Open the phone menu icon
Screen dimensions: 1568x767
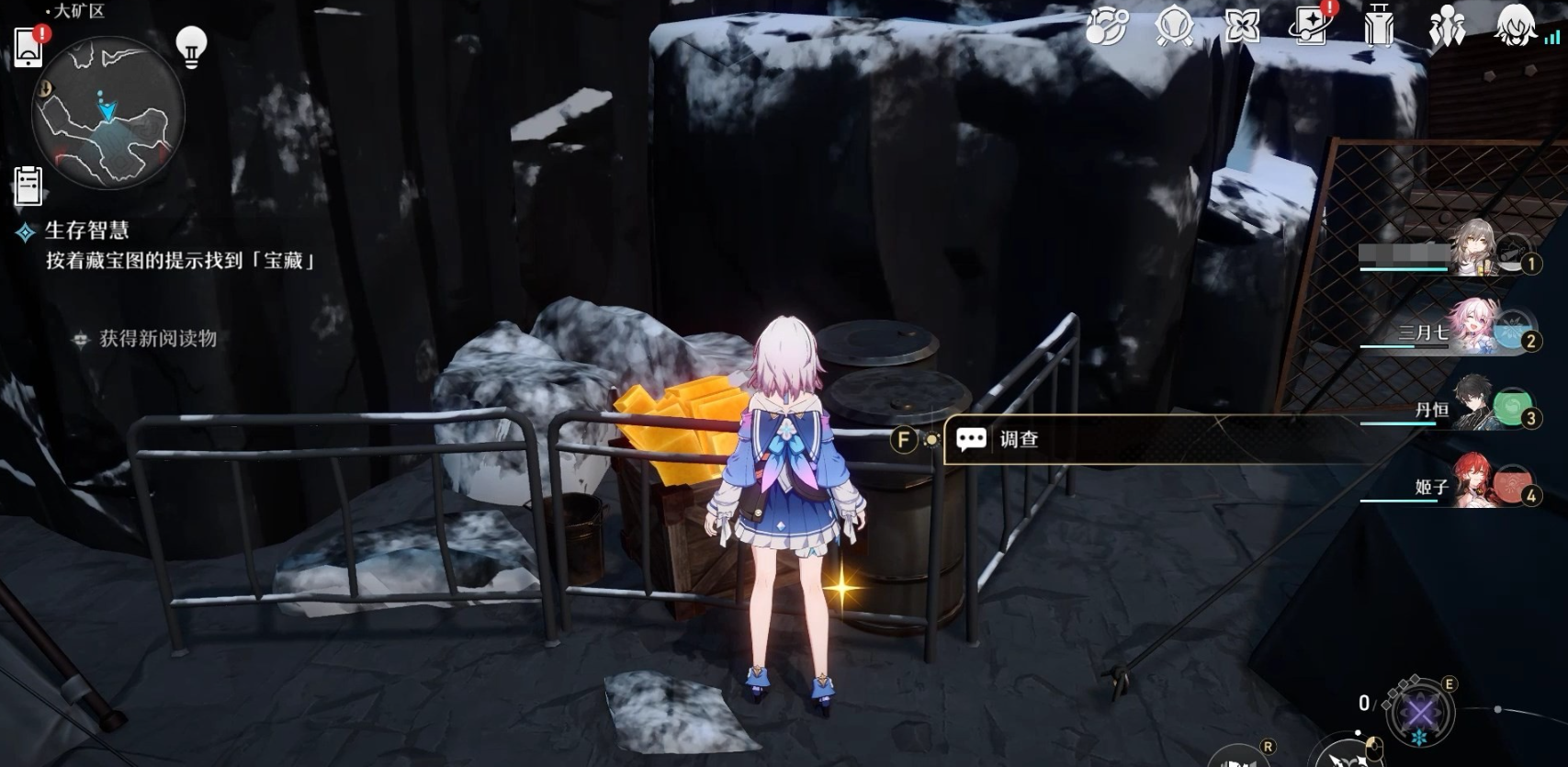(28, 46)
